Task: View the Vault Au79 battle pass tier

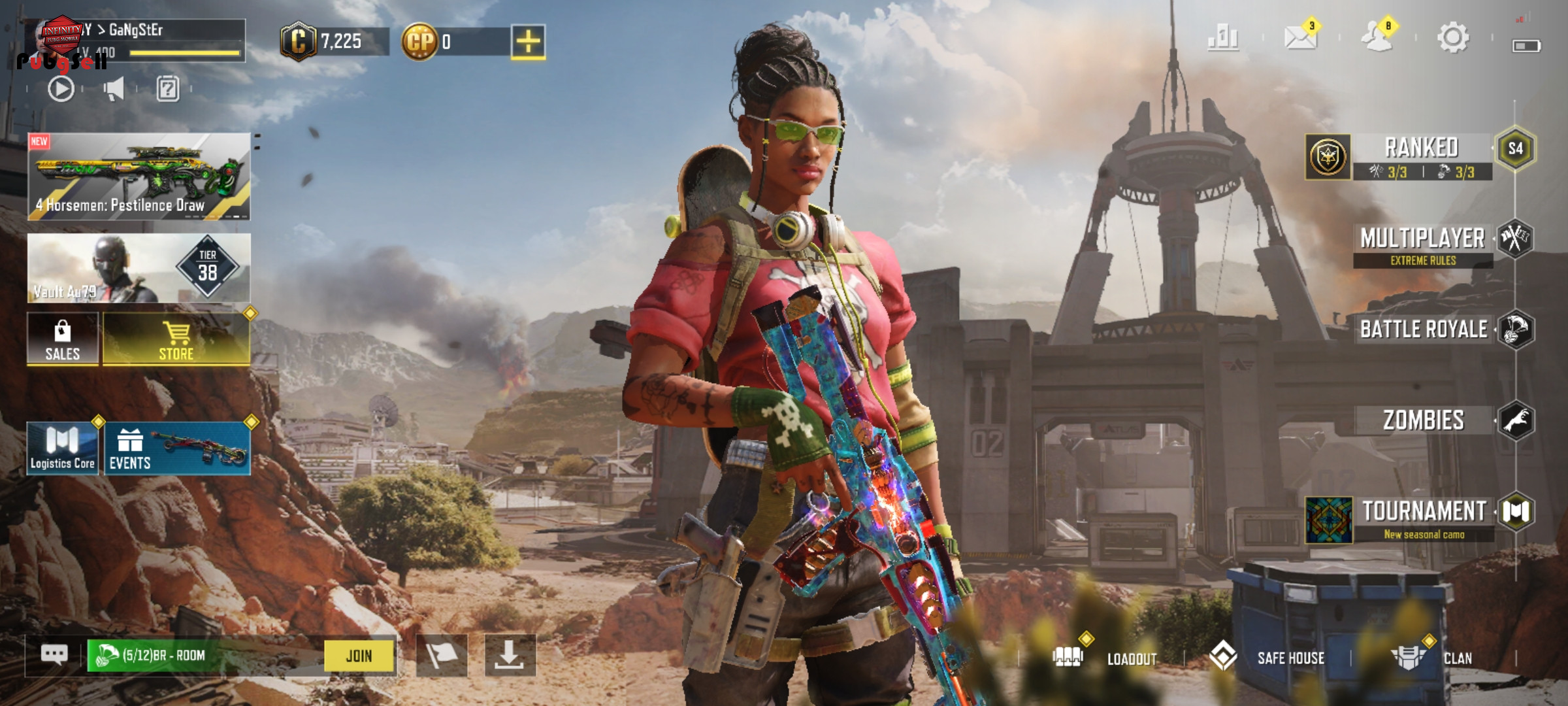Action: pyautogui.click(x=139, y=268)
